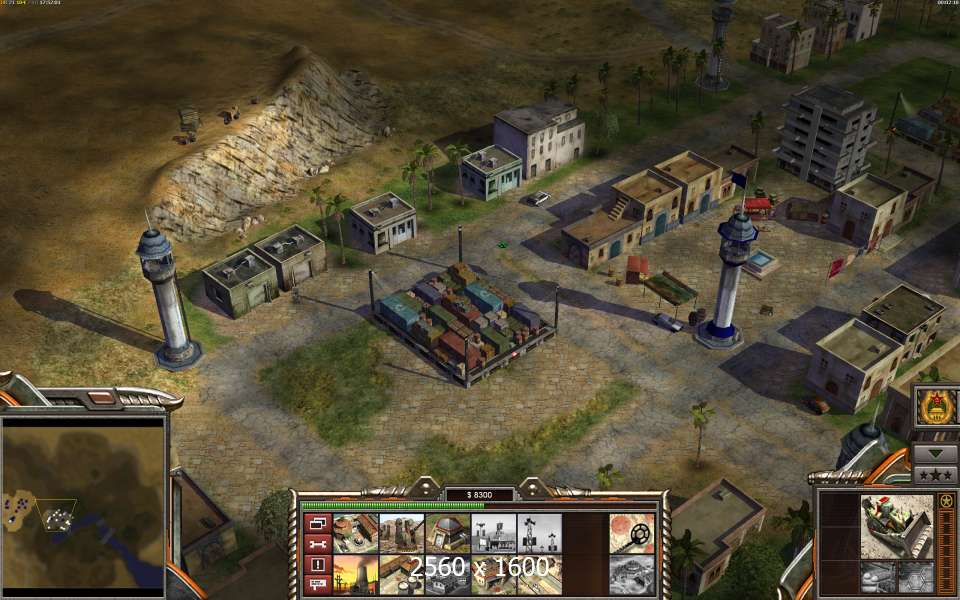The width and height of the screenshot is (960, 600).
Task: Open the General's rank badge panel
Action: point(936,407)
